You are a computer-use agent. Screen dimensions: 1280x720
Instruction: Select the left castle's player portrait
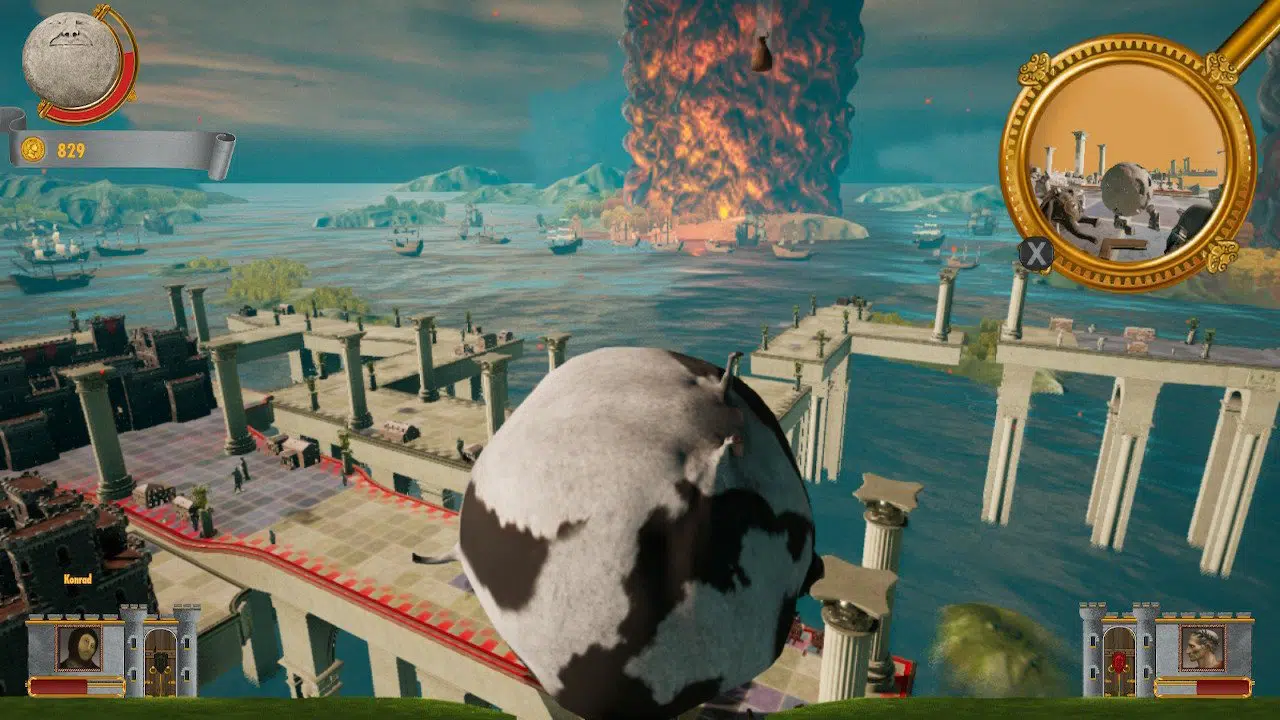pyautogui.click(x=79, y=648)
